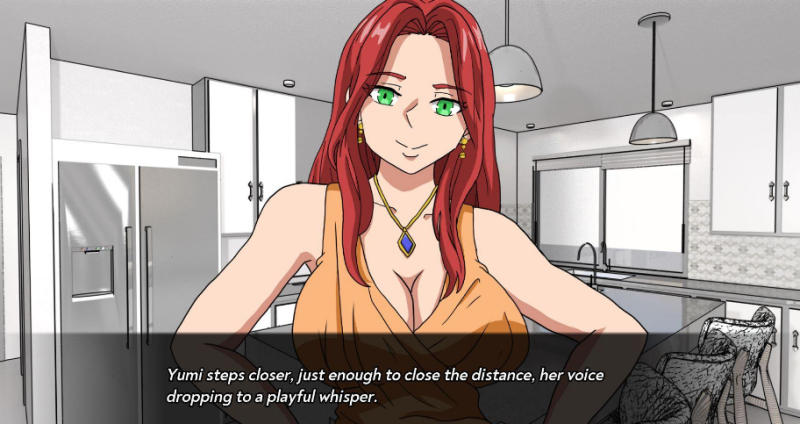Click the dialogue text box to continue
The image size is (800, 424).
click(x=400, y=384)
